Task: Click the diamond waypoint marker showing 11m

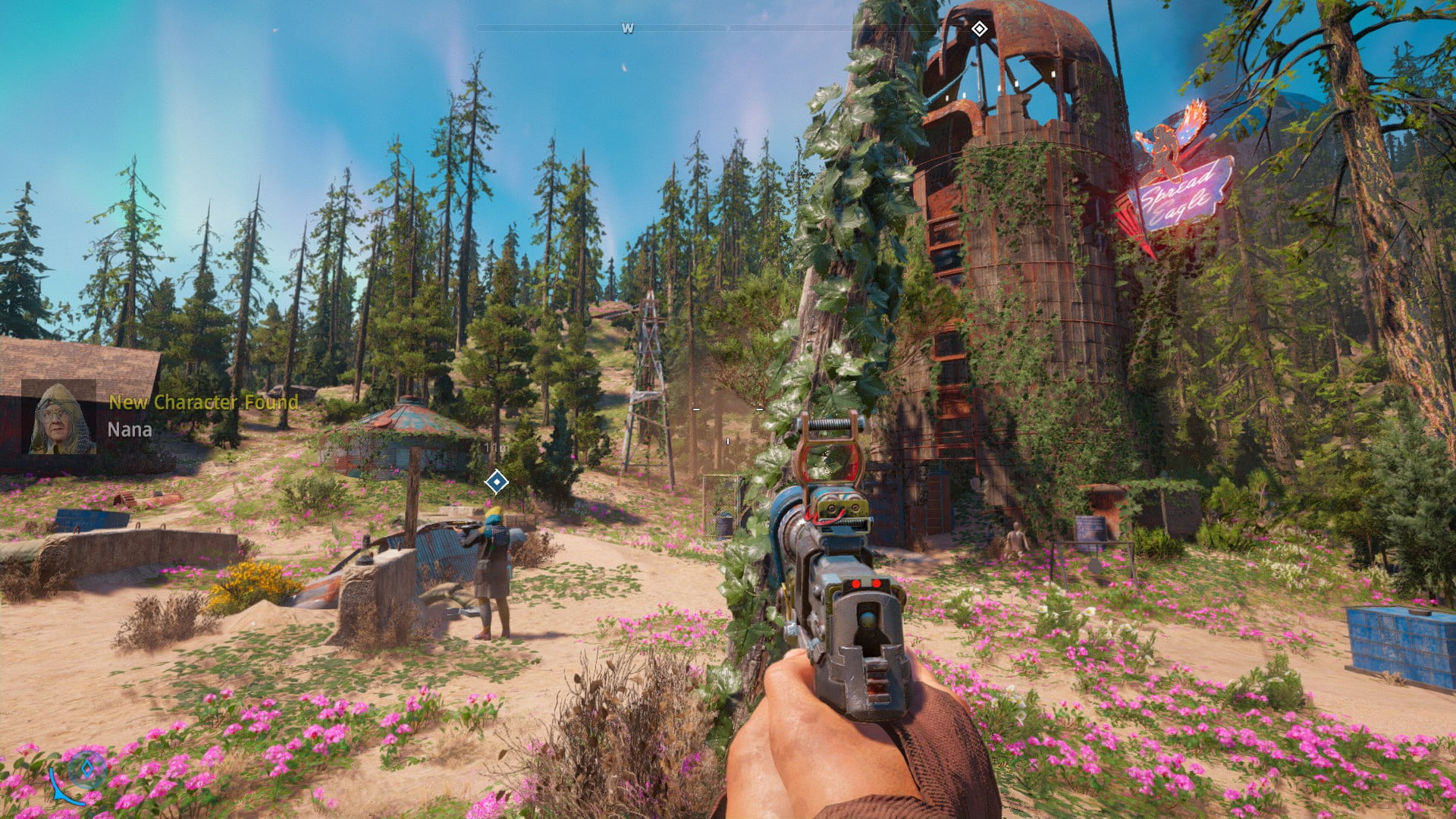Action: (496, 482)
